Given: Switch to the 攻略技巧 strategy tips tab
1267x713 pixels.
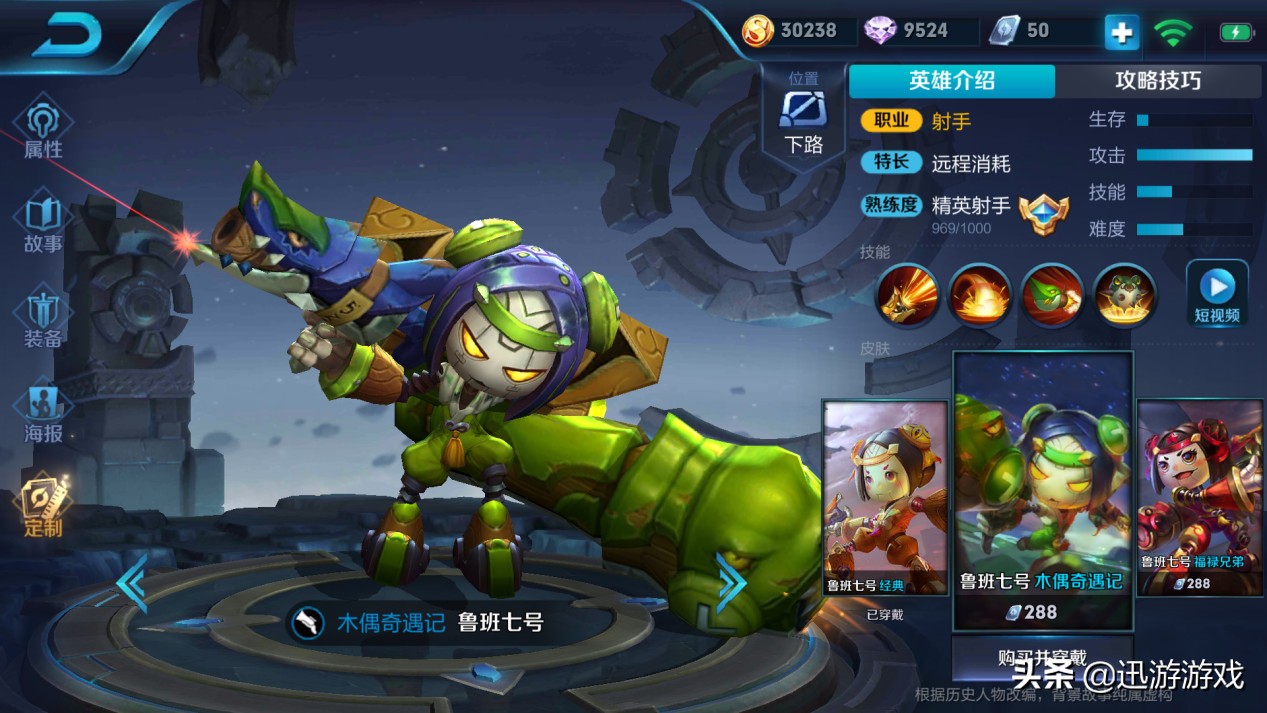Looking at the screenshot, I should tap(1157, 81).
